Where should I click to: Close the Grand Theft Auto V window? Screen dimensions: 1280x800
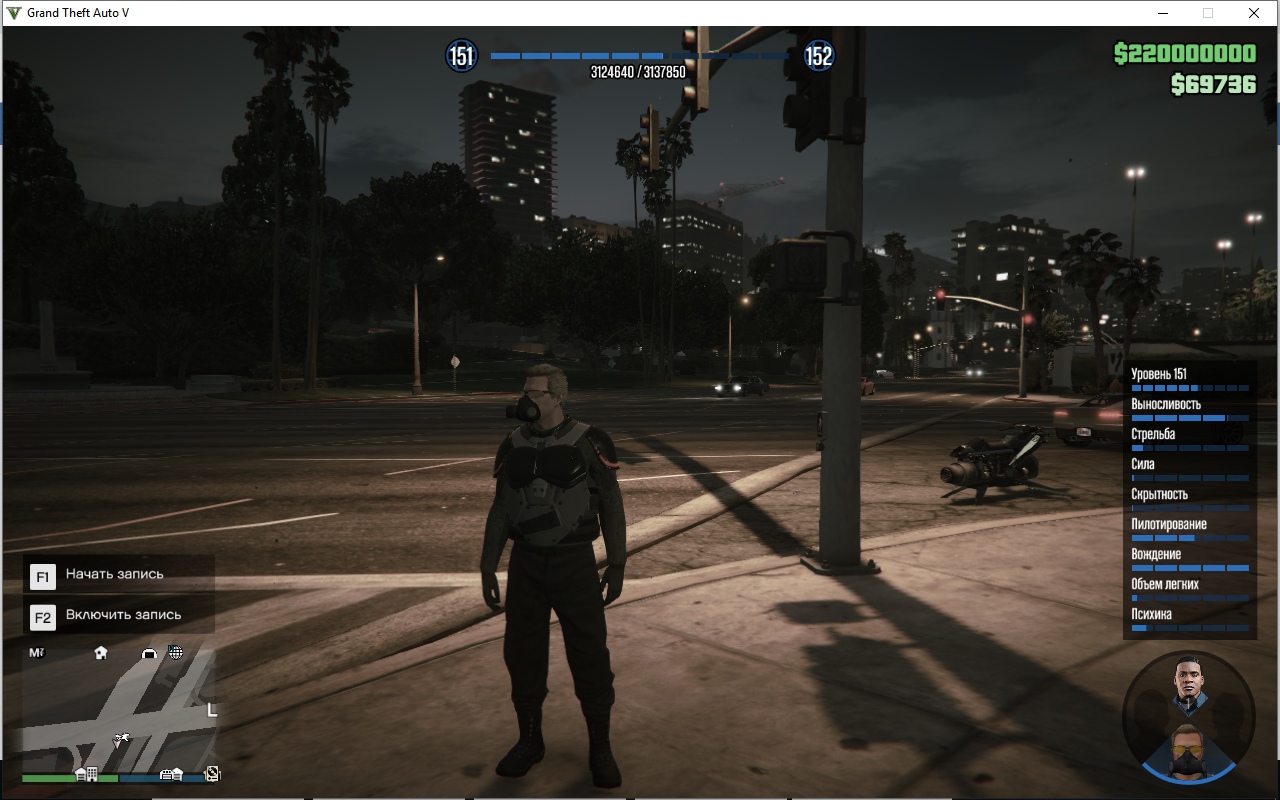[1254, 13]
